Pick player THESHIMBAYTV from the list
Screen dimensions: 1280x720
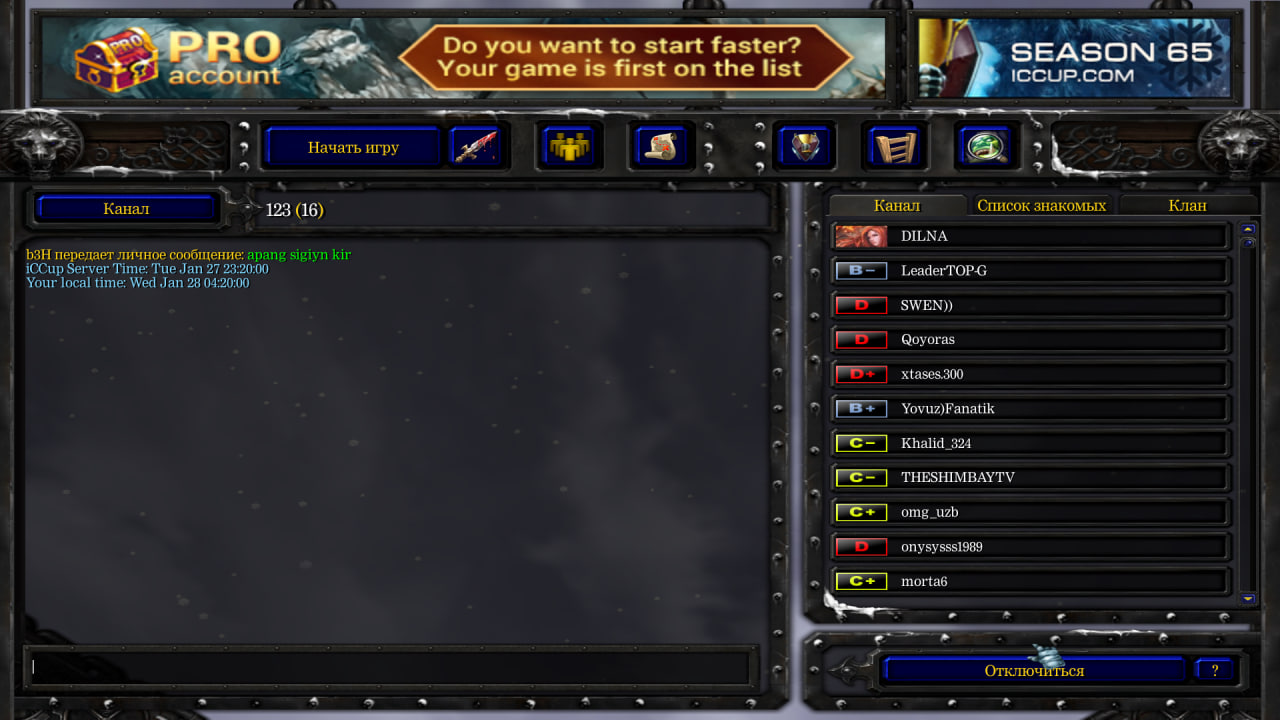(1030, 478)
